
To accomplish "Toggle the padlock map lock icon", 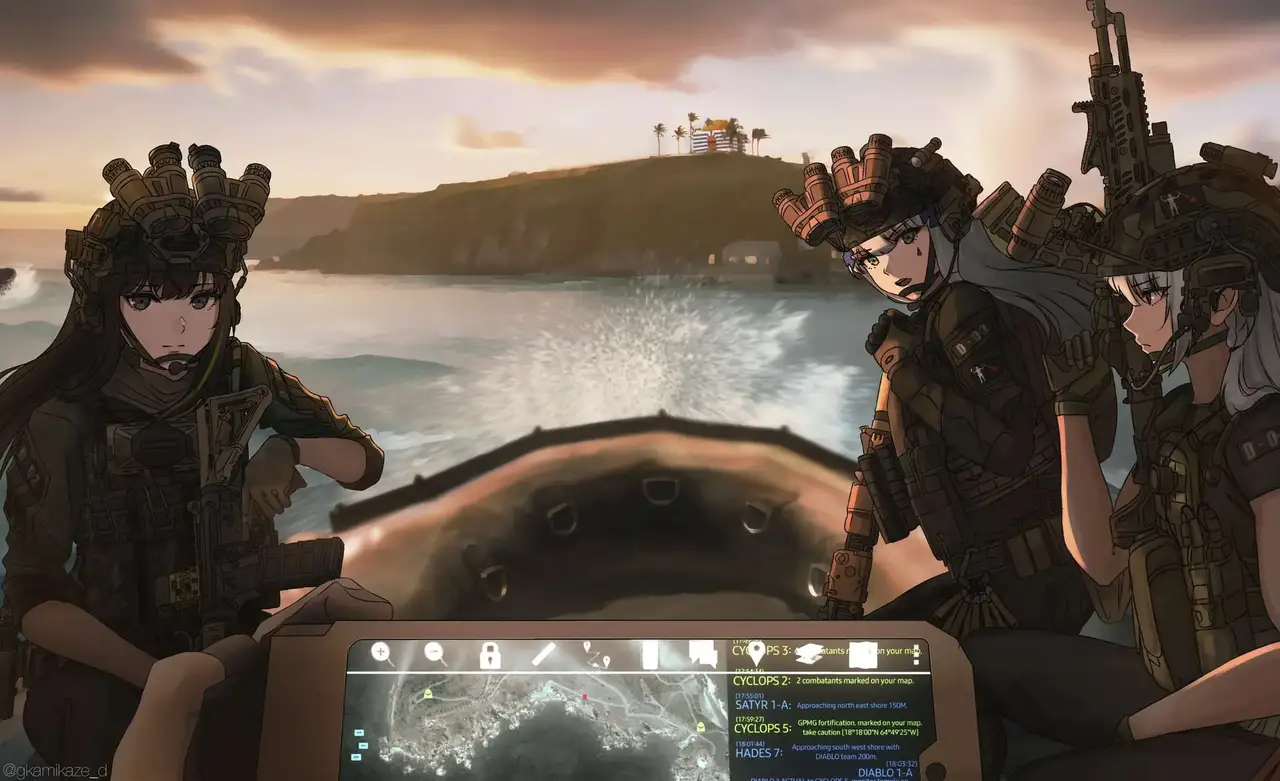I will click(x=489, y=656).
